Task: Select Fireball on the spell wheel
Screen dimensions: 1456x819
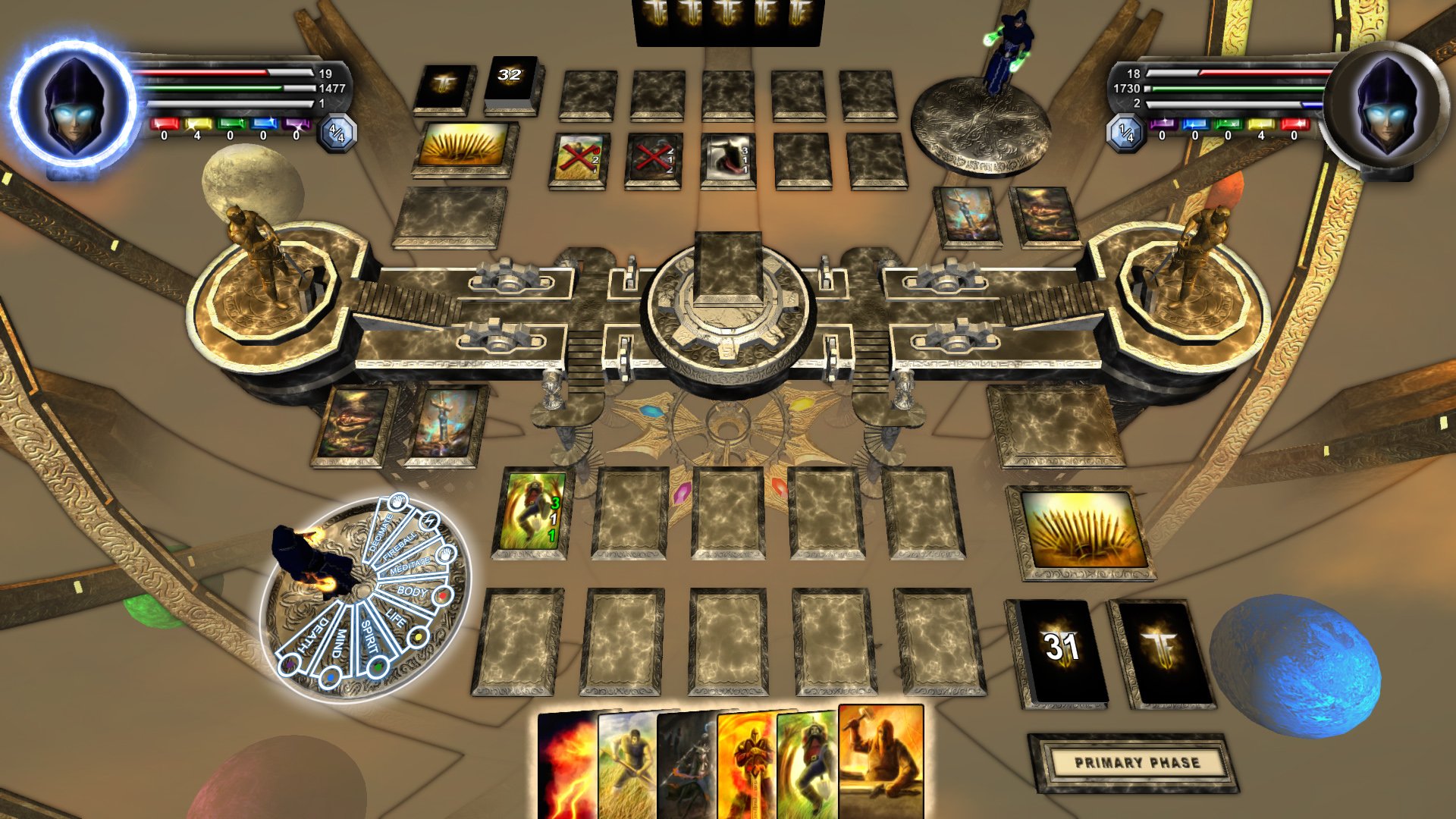Action: (400, 547)
